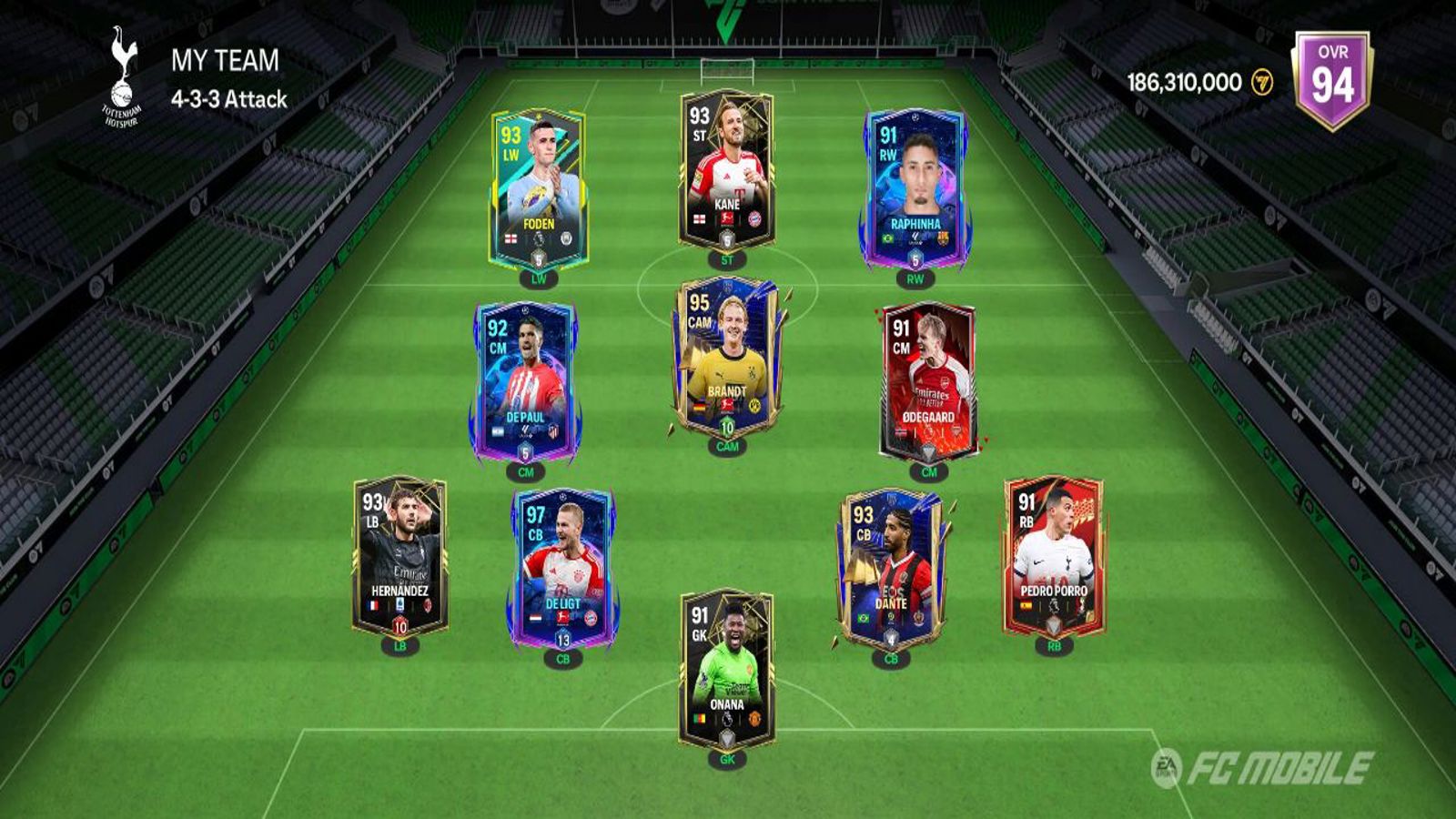
Task: Select the Pedro Porro RB card
Action: [x=1053, y=555]
